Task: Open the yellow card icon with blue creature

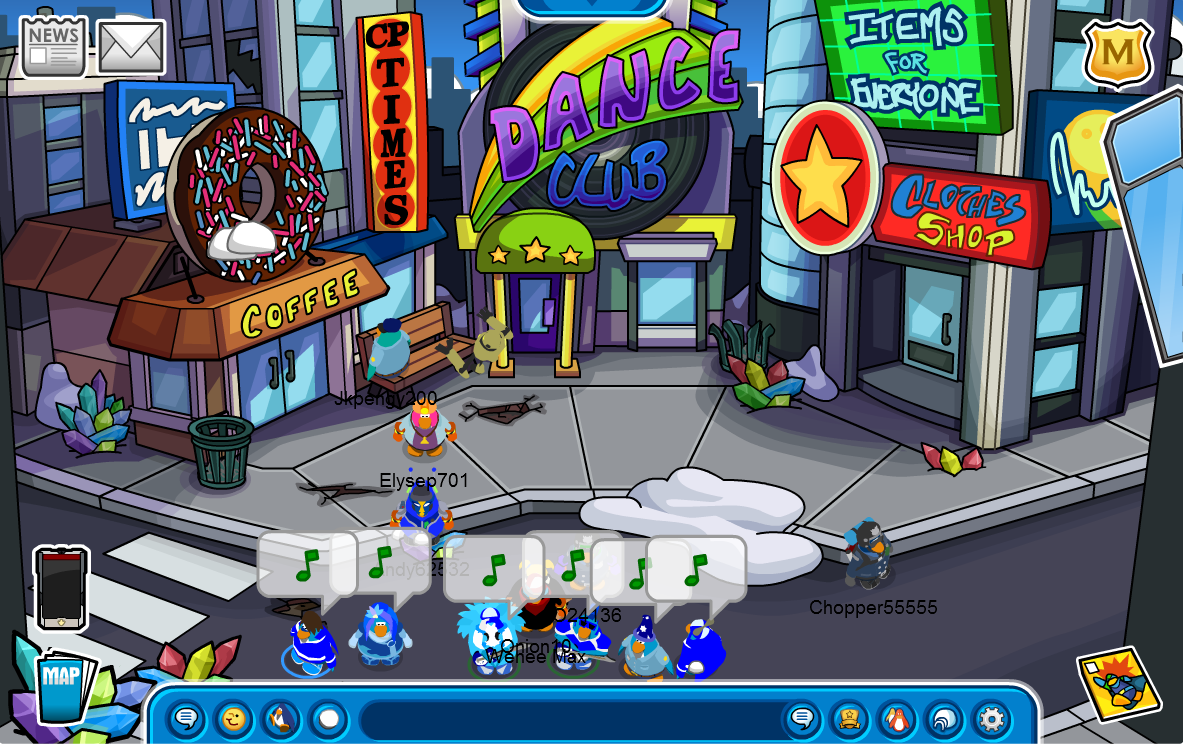Action: click(1119, 685)
